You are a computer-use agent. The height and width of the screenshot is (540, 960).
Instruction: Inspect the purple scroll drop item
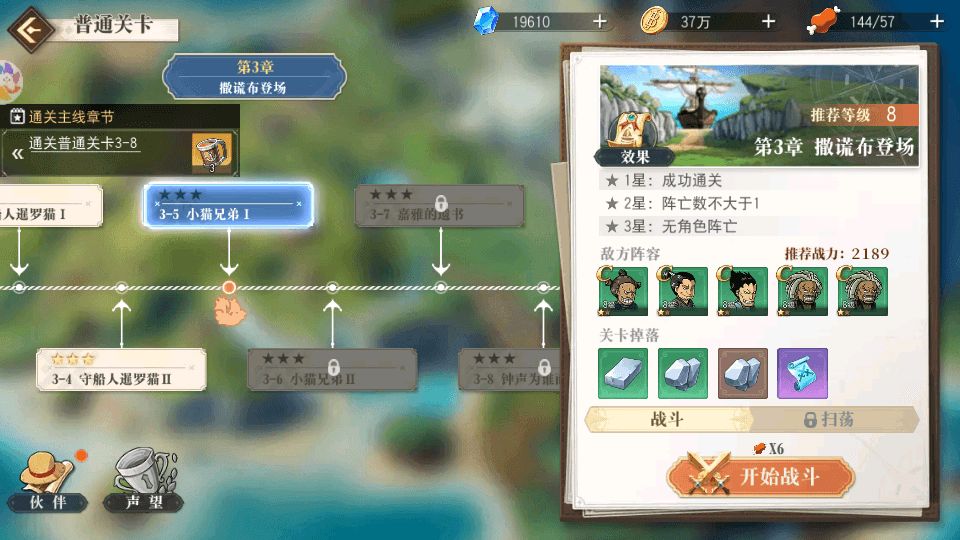pyautogui.click(x=802, y=373)
